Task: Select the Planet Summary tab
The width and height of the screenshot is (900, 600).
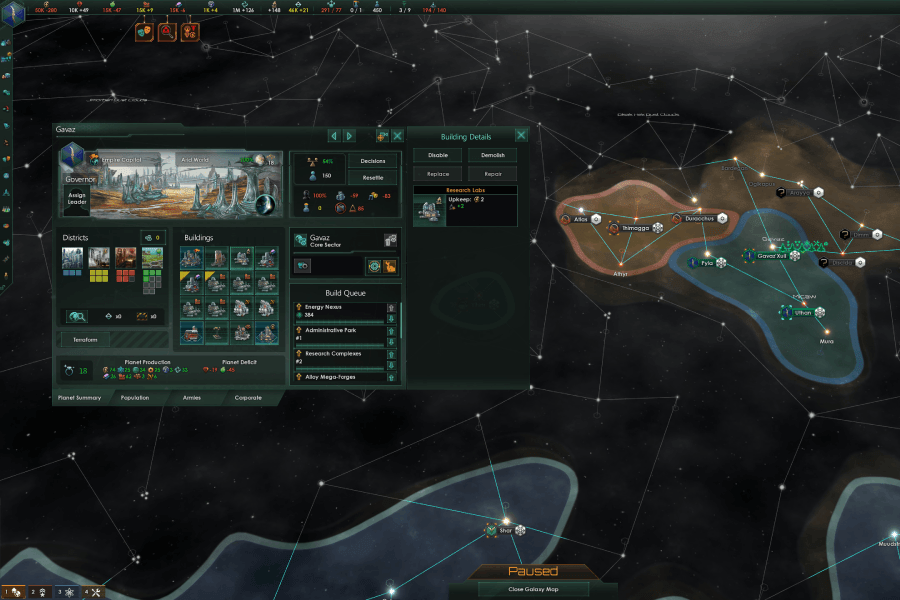Action: pyautogui.click(x=79, y=397)
